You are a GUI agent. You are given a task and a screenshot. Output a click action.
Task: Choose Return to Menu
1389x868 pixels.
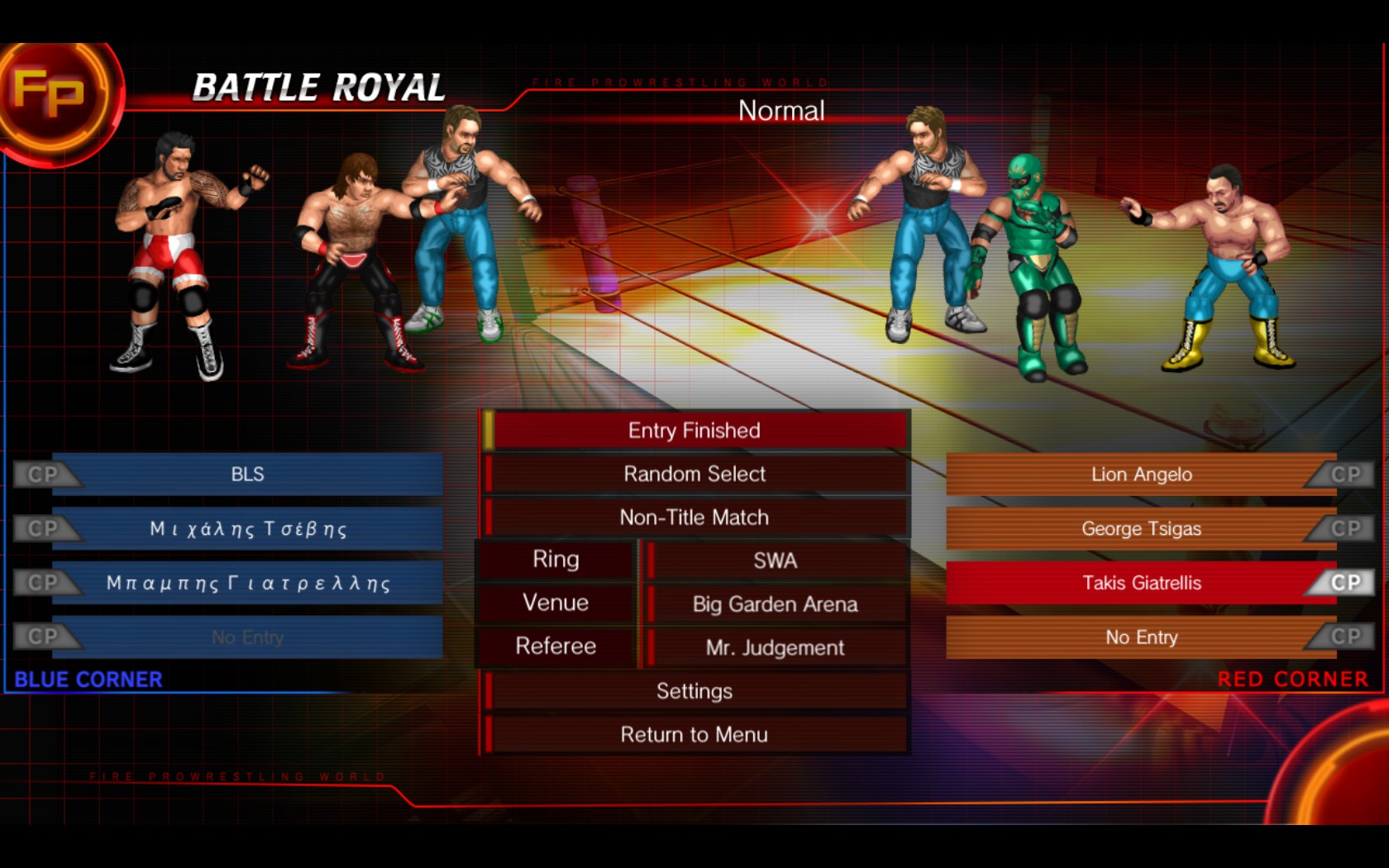point(694,734)
